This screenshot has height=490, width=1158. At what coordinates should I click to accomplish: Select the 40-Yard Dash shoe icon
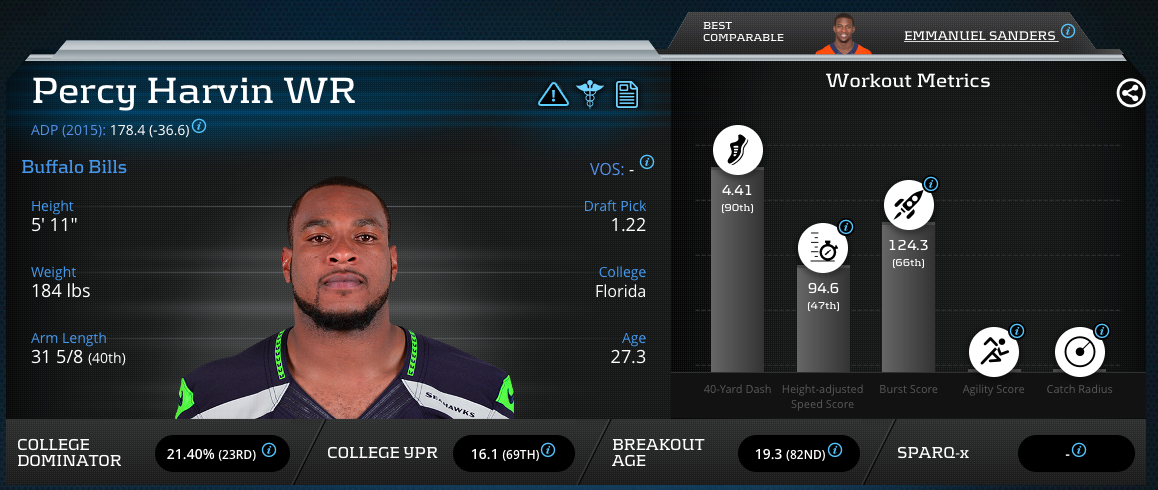point(737,152)
